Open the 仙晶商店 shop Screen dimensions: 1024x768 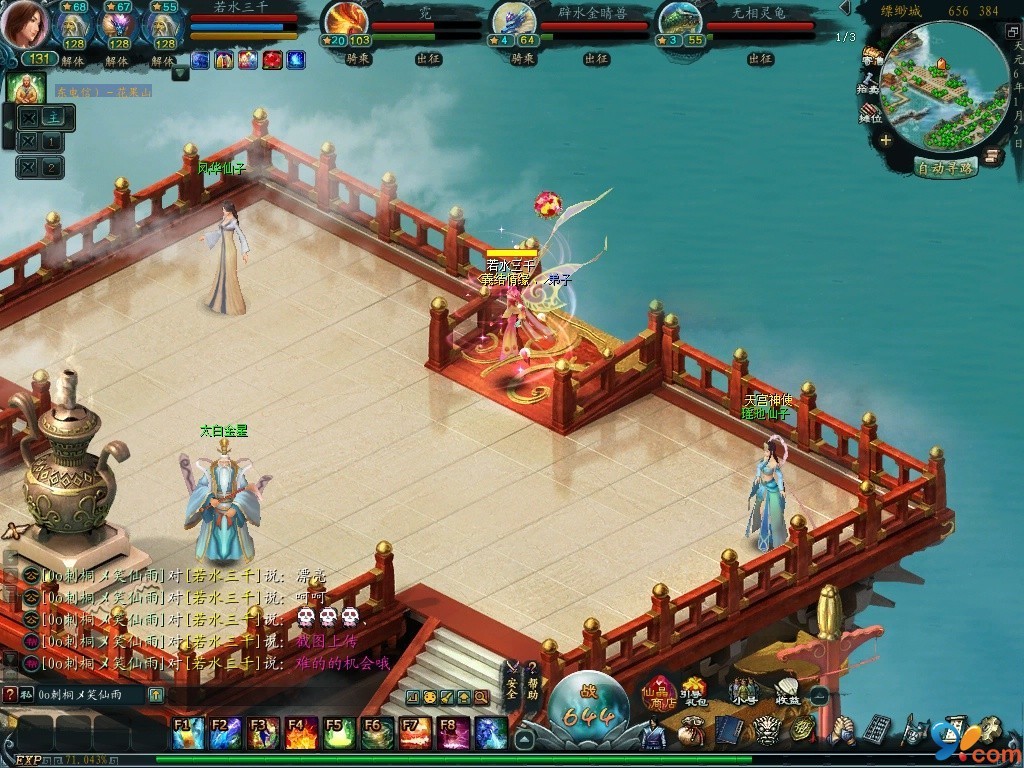click(660, 694)
